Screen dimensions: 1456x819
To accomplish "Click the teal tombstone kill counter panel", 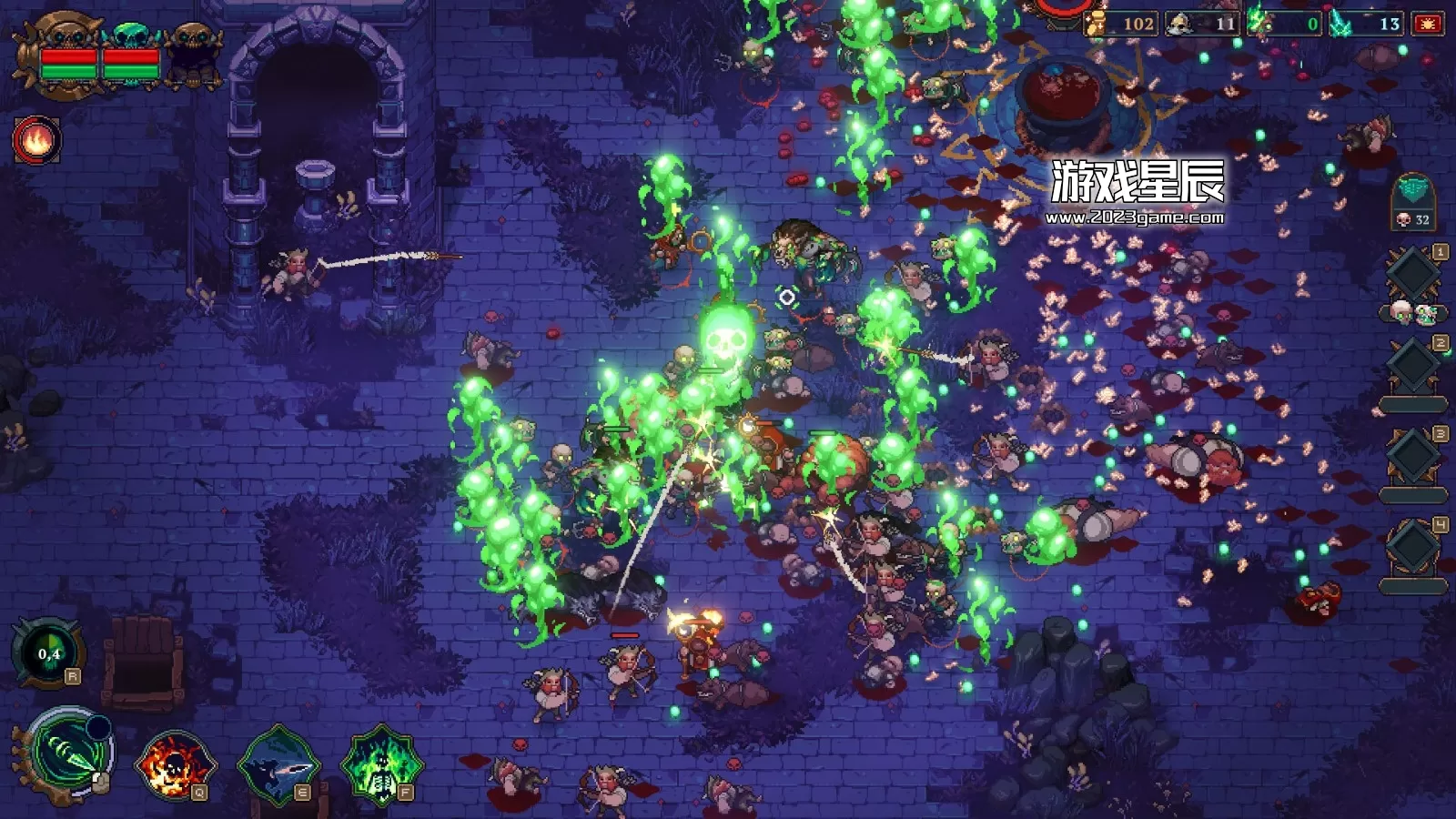I will 1413,201.
